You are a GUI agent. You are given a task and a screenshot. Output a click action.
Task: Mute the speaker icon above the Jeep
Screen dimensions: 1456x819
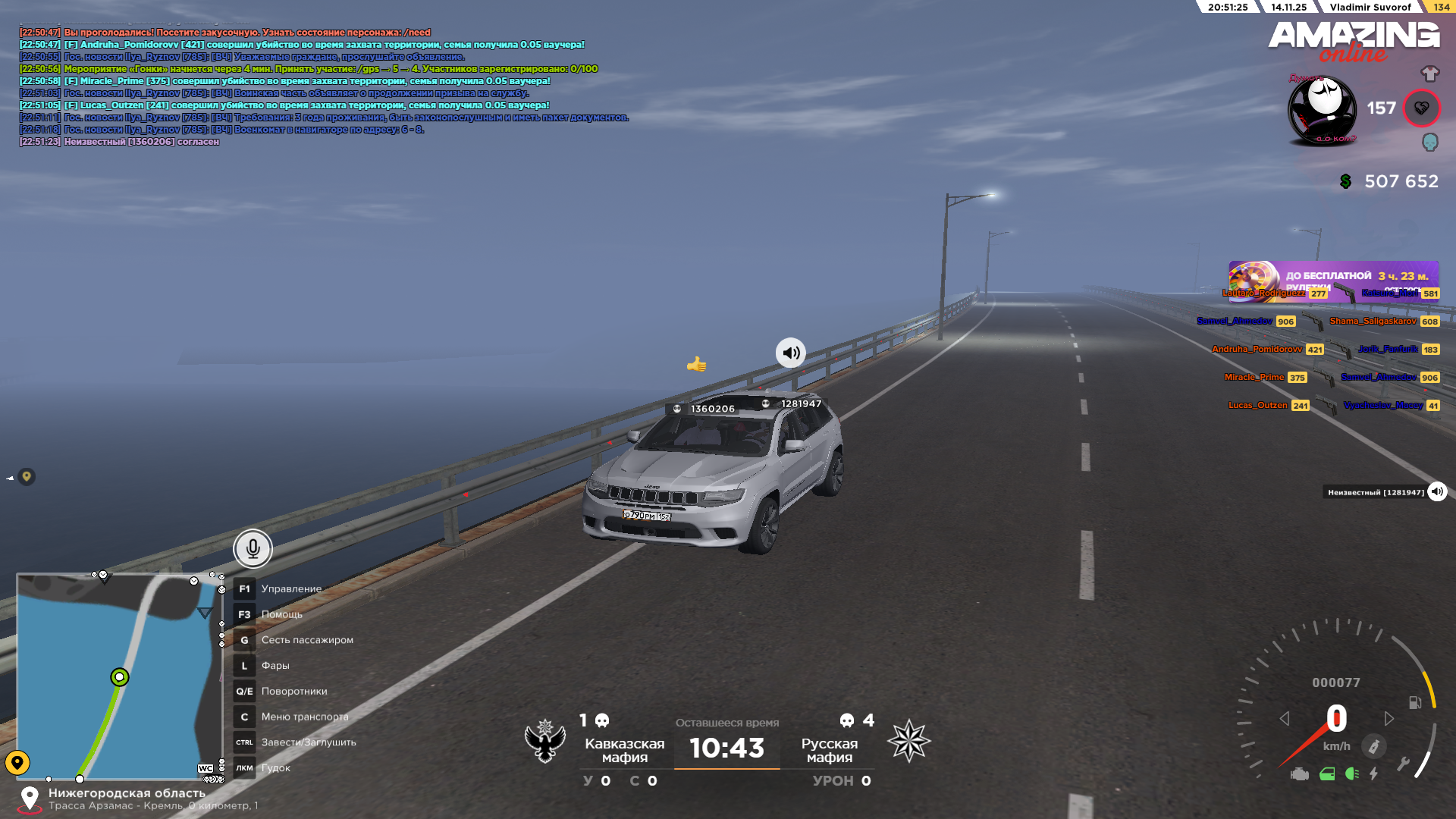pos(790,353)
